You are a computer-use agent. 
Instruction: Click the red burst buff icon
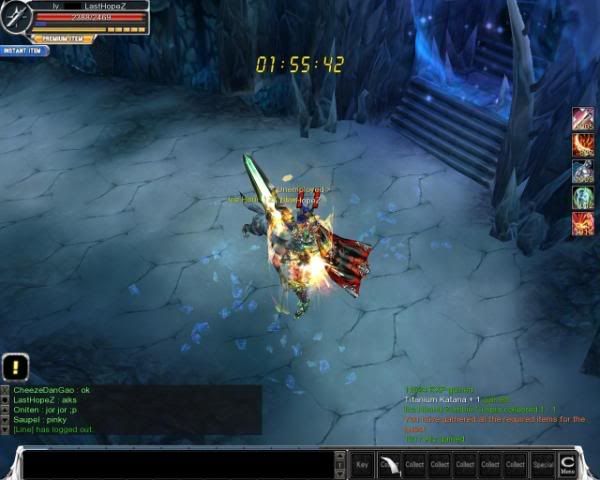[x=583, y=224]
